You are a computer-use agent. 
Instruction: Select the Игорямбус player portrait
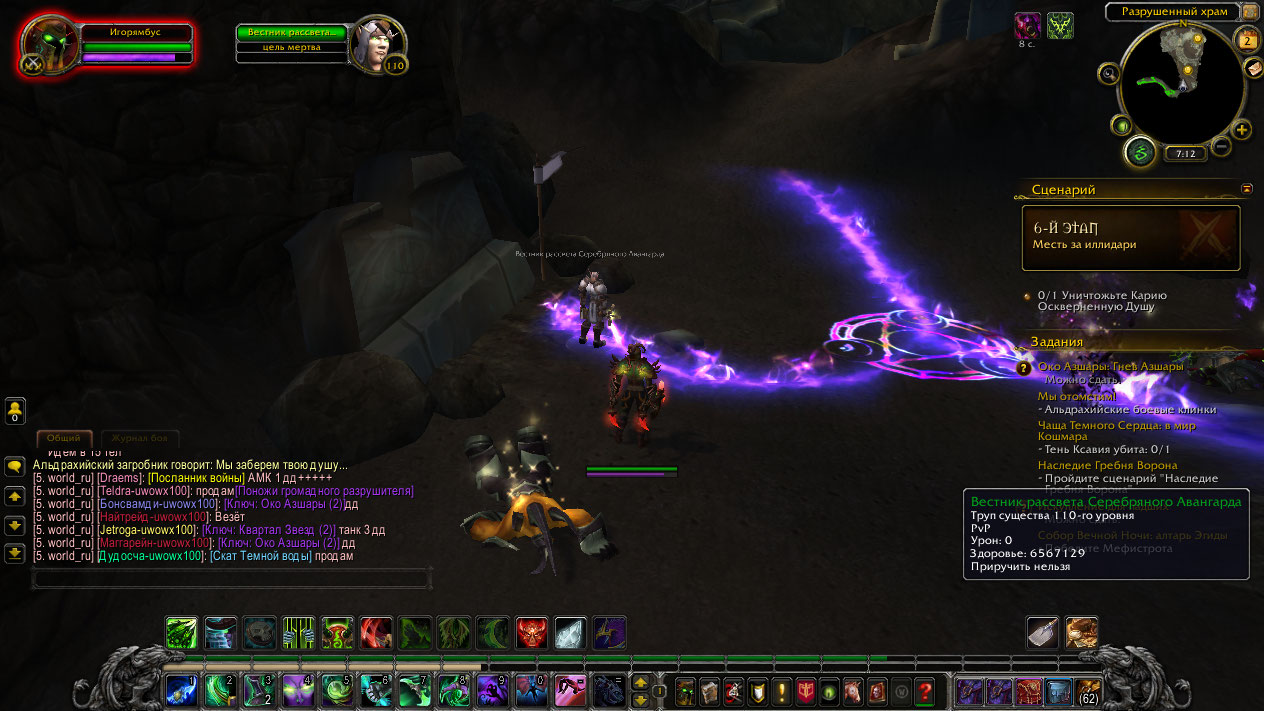click(x=50, y=45)
